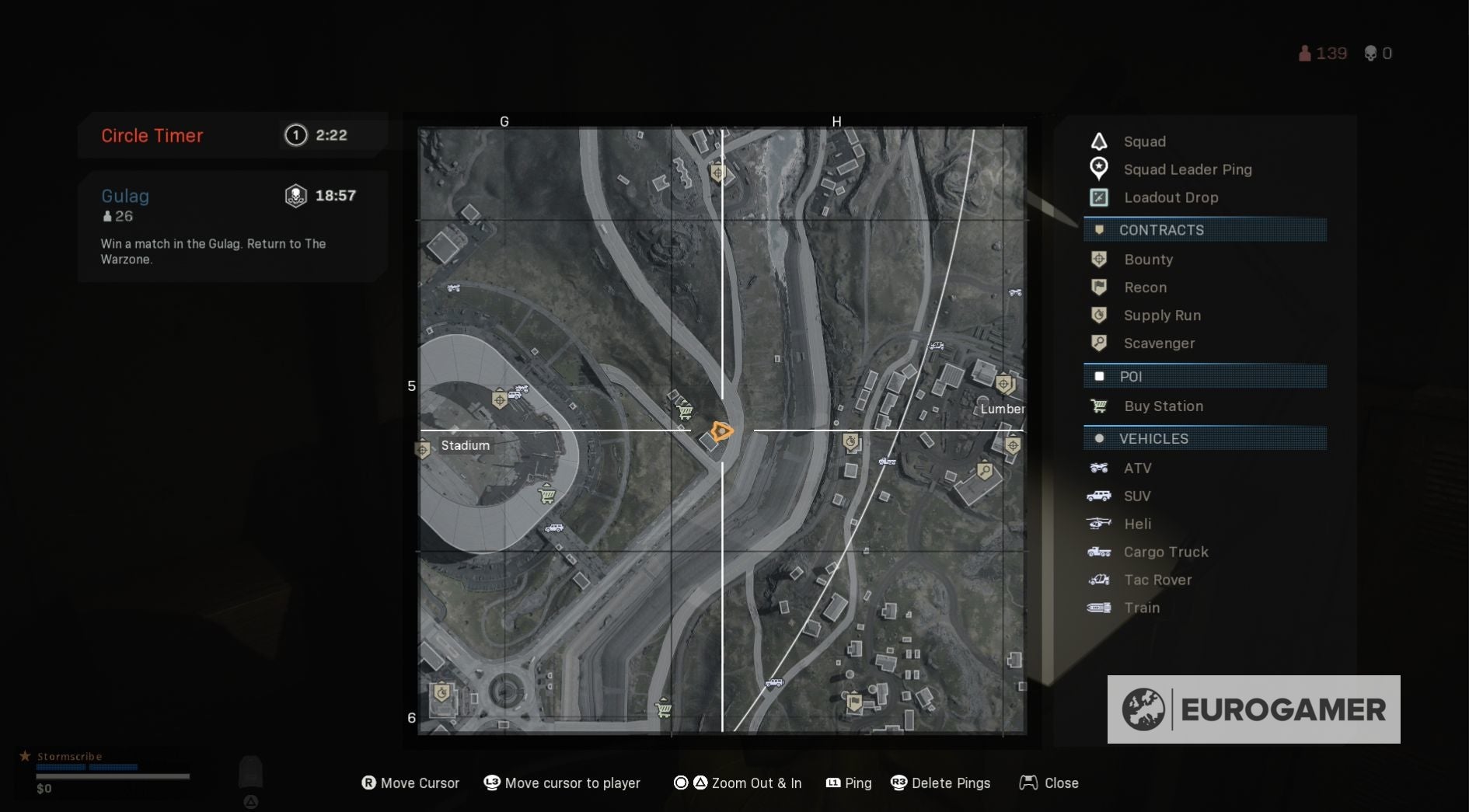Image resolution: width=1469 pixels, height=812 pixels.
Task: Click the Buy Station cart icon
Action: pos(1099,406)
